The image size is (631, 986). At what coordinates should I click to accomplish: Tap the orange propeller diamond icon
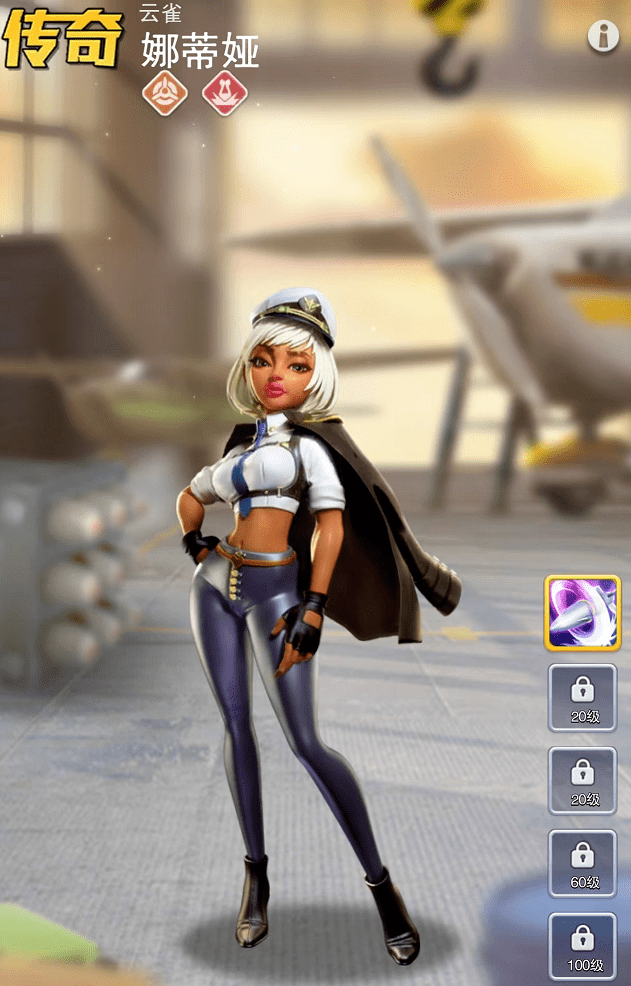pyautogui.click(x=164, y=93)
